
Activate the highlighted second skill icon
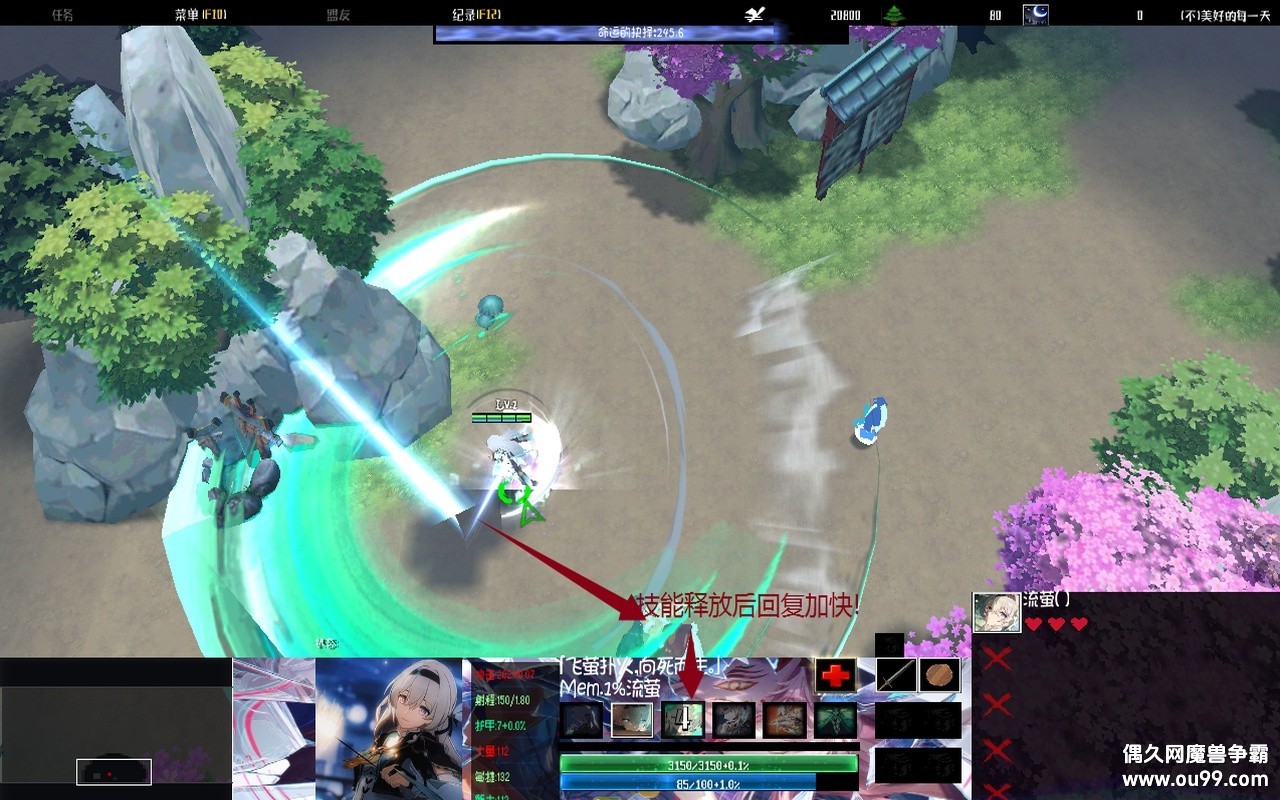coord(632,719)
